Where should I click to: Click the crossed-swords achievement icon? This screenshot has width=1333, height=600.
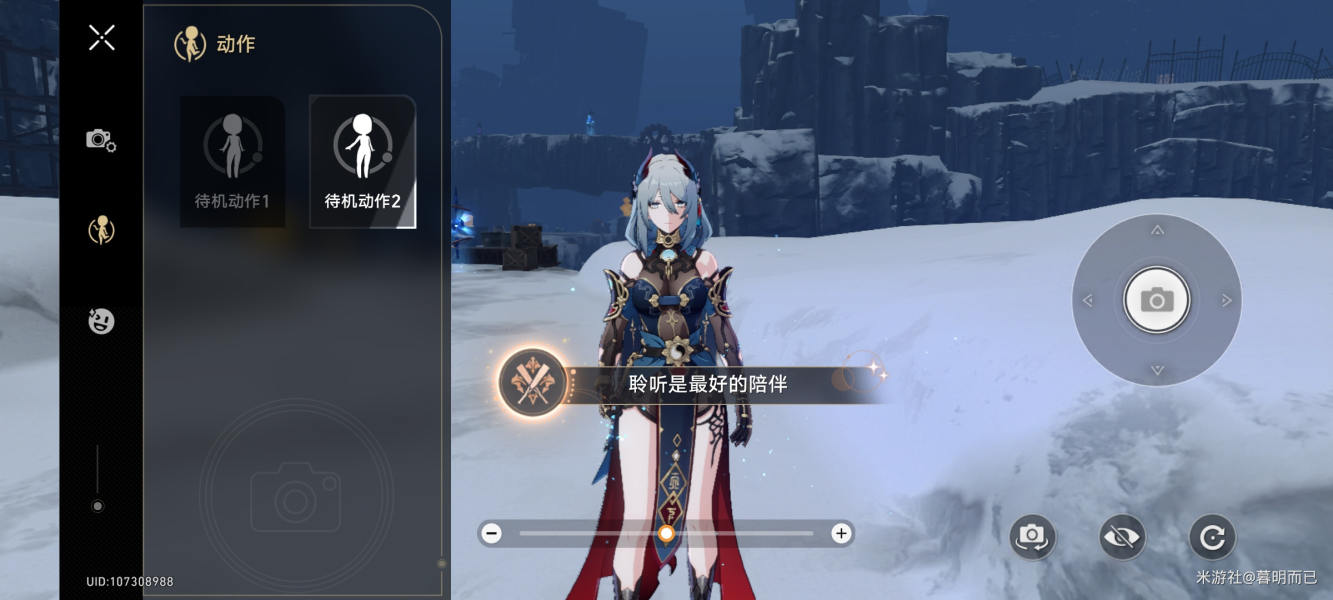click(x=534, y=383)
